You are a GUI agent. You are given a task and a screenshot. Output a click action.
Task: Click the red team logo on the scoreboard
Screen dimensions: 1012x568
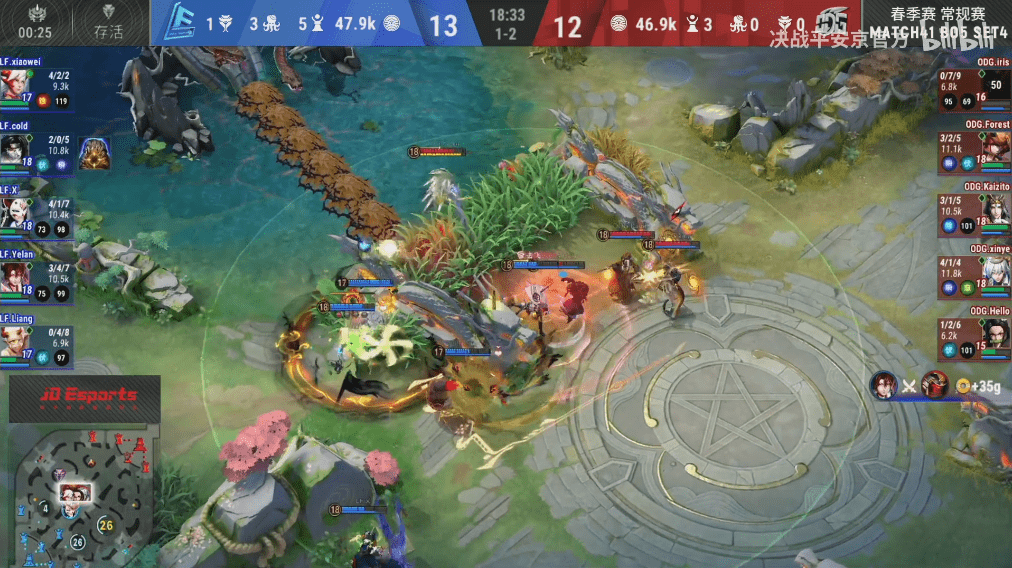[x=830, y=23]
